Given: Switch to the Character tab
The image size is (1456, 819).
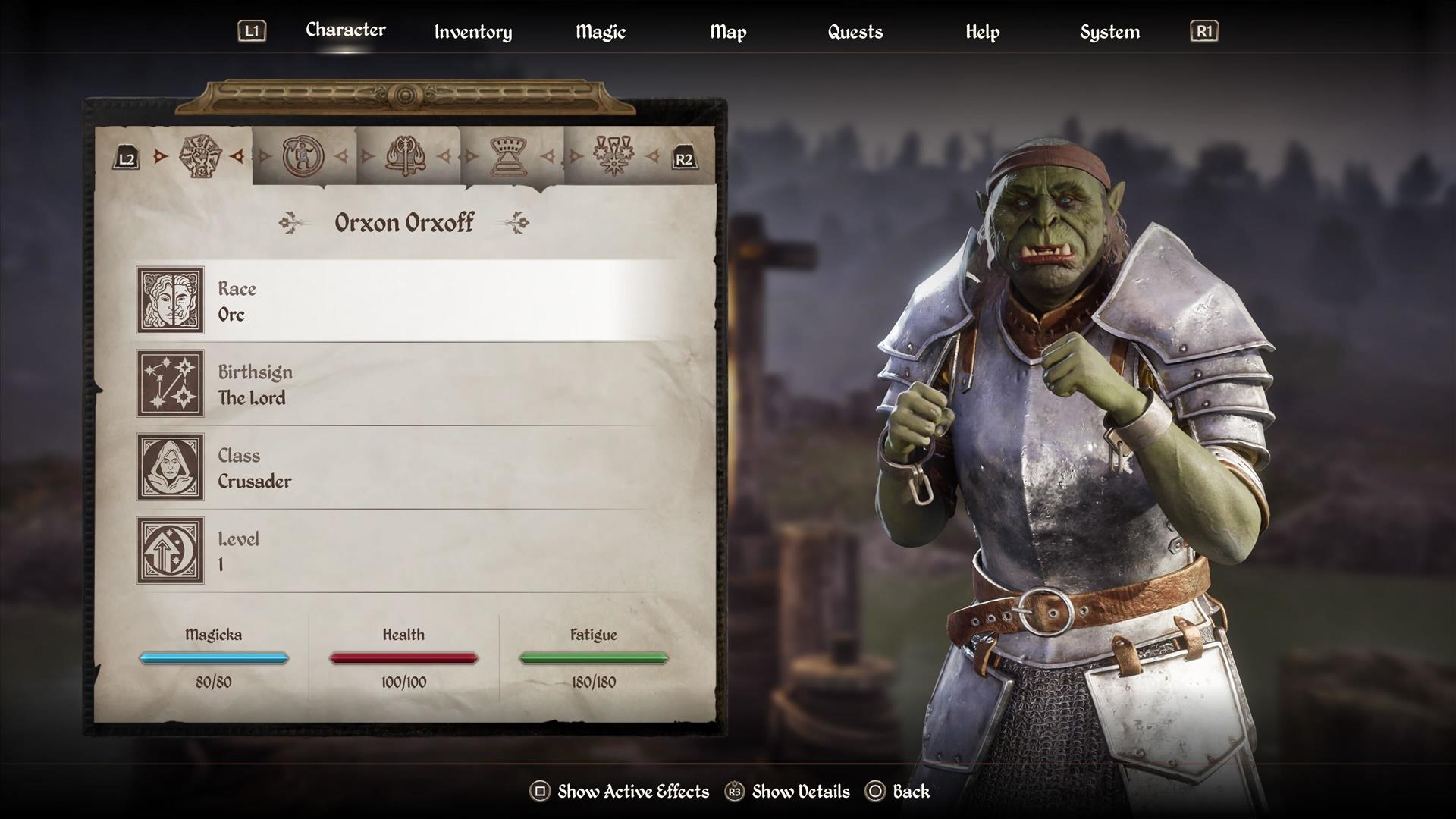Looking at the screenshot, I should [x=345, y=30].
